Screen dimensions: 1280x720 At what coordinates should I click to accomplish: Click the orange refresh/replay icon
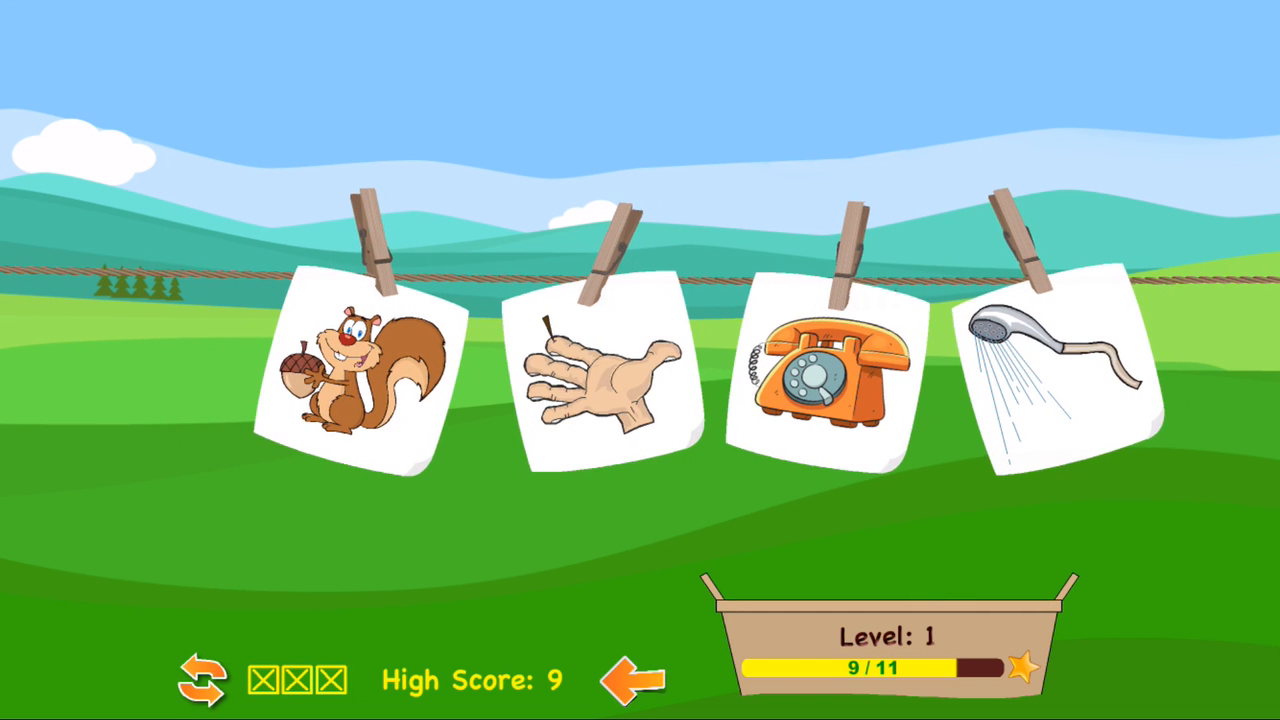(x=203, y=680)
